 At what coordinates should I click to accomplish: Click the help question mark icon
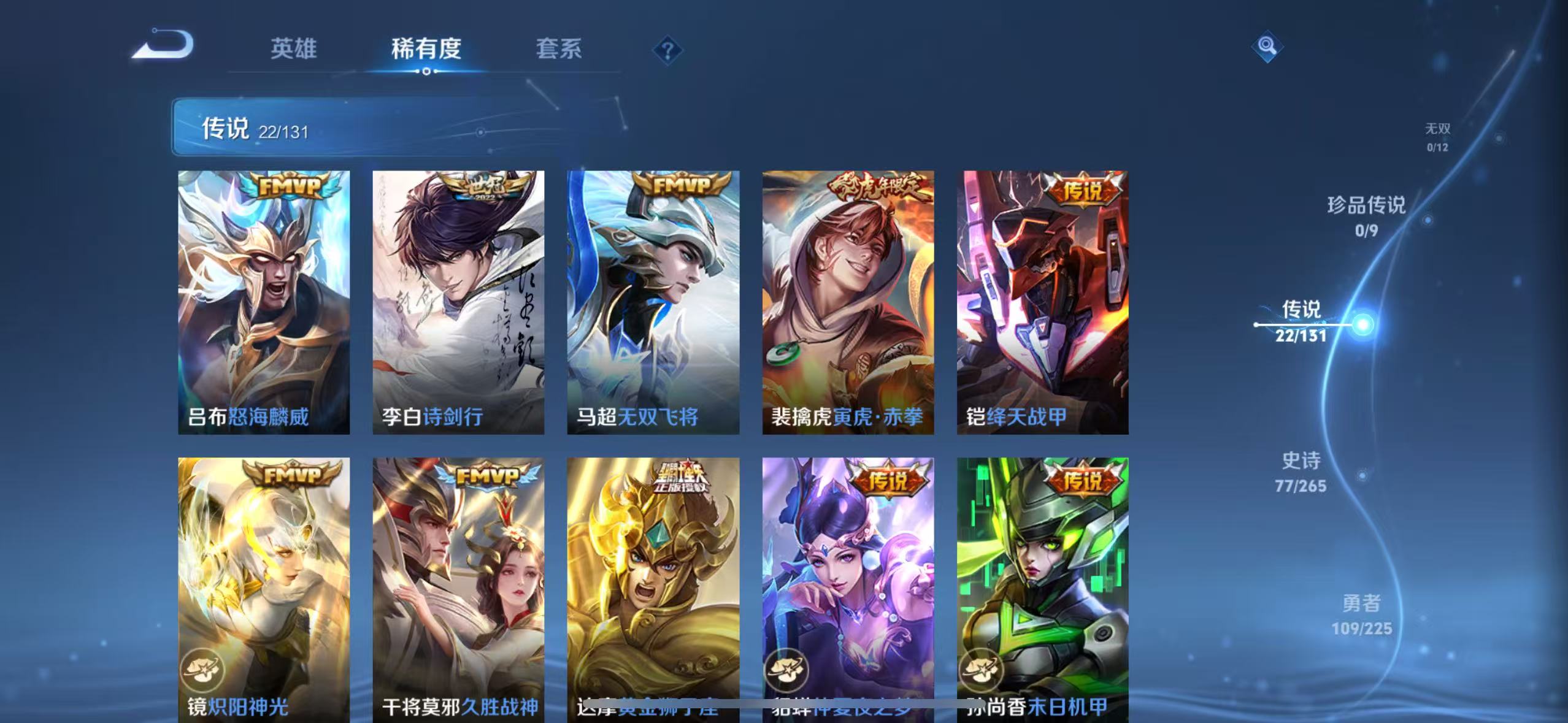coord(668,50)
